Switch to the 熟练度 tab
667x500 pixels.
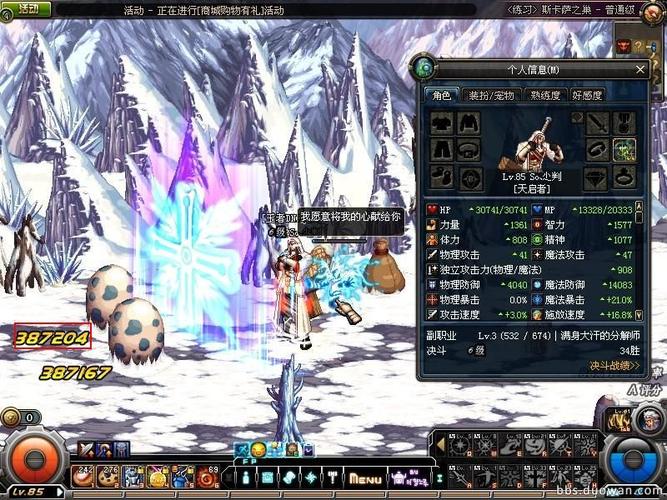544,95
